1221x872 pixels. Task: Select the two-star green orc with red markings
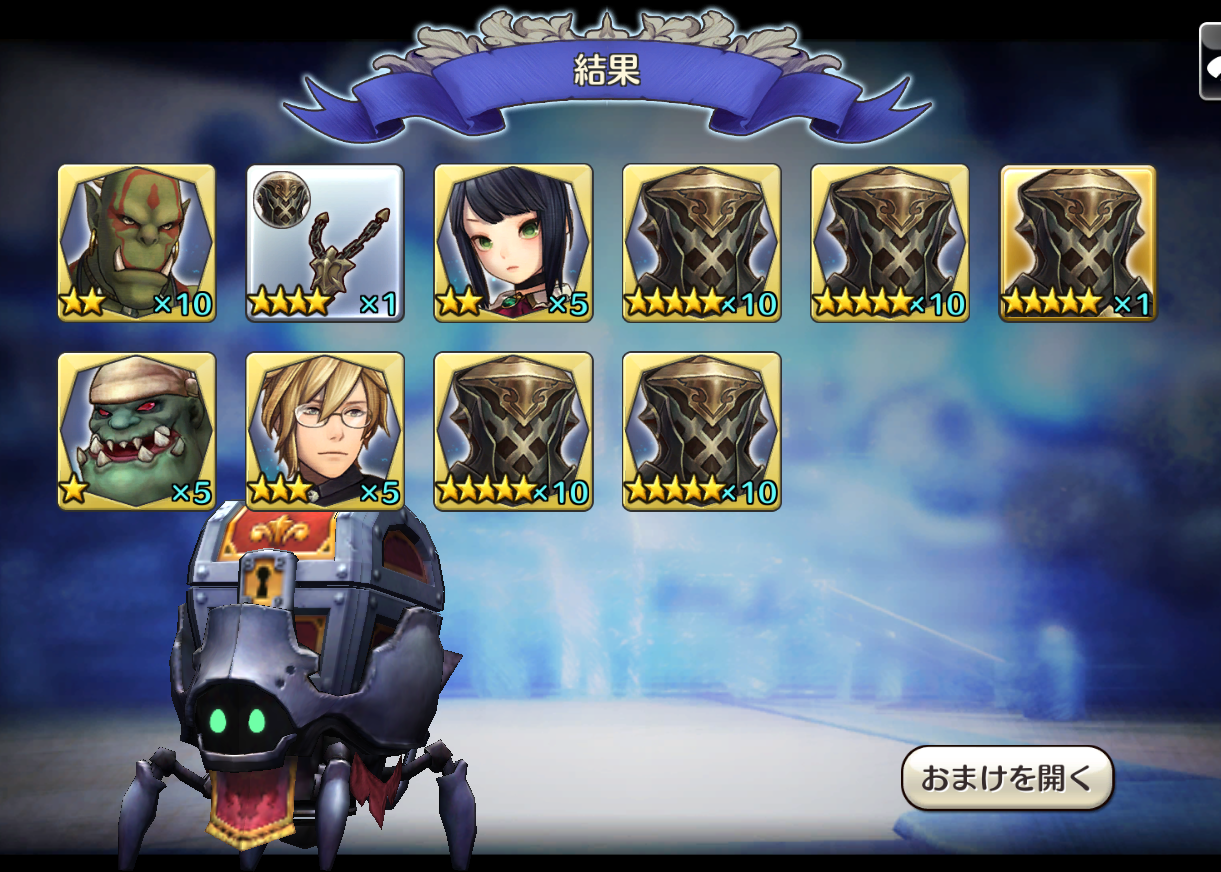coord(137,243)
